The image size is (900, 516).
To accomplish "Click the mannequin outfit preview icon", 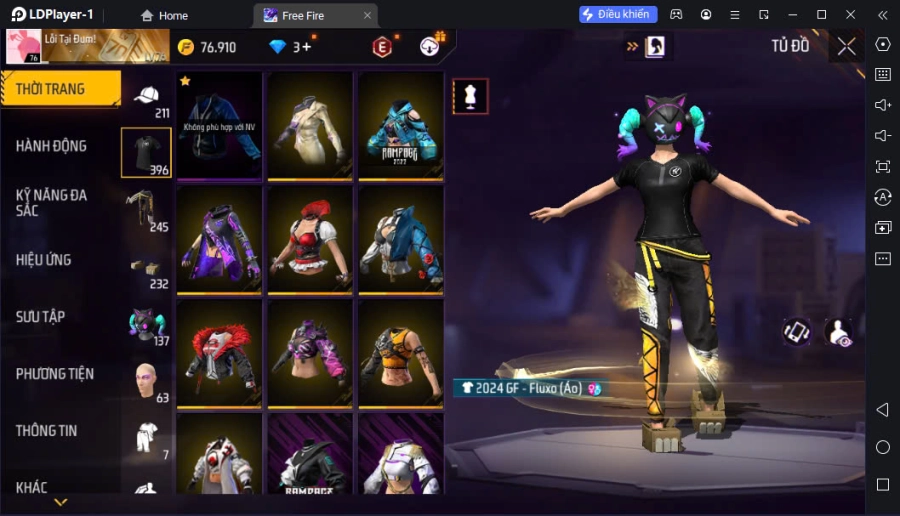I will pos(470,96).
